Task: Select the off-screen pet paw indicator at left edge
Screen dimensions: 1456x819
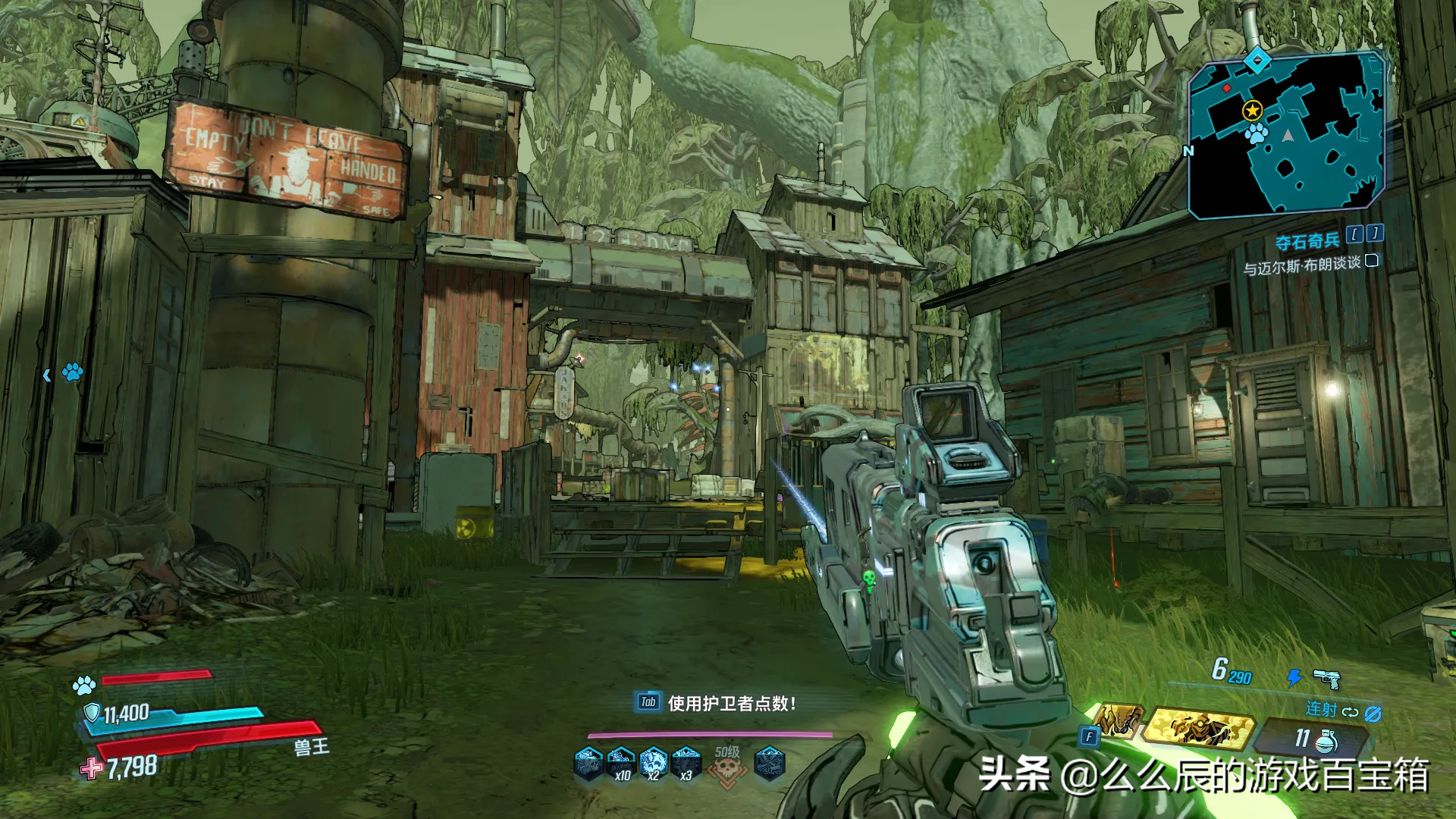Action: click(72, 372)
